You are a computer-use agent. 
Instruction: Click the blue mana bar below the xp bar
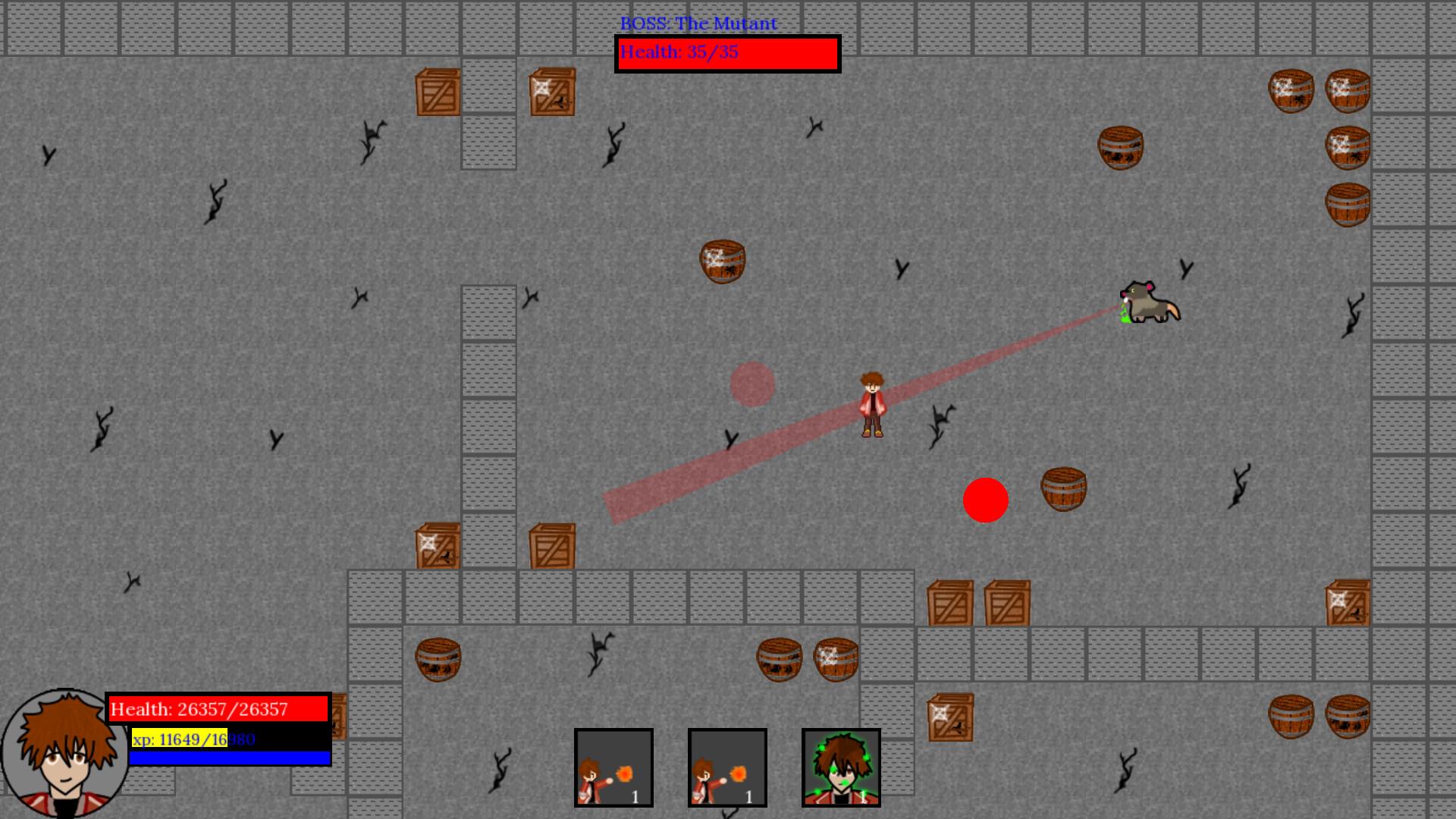point(231,757)
